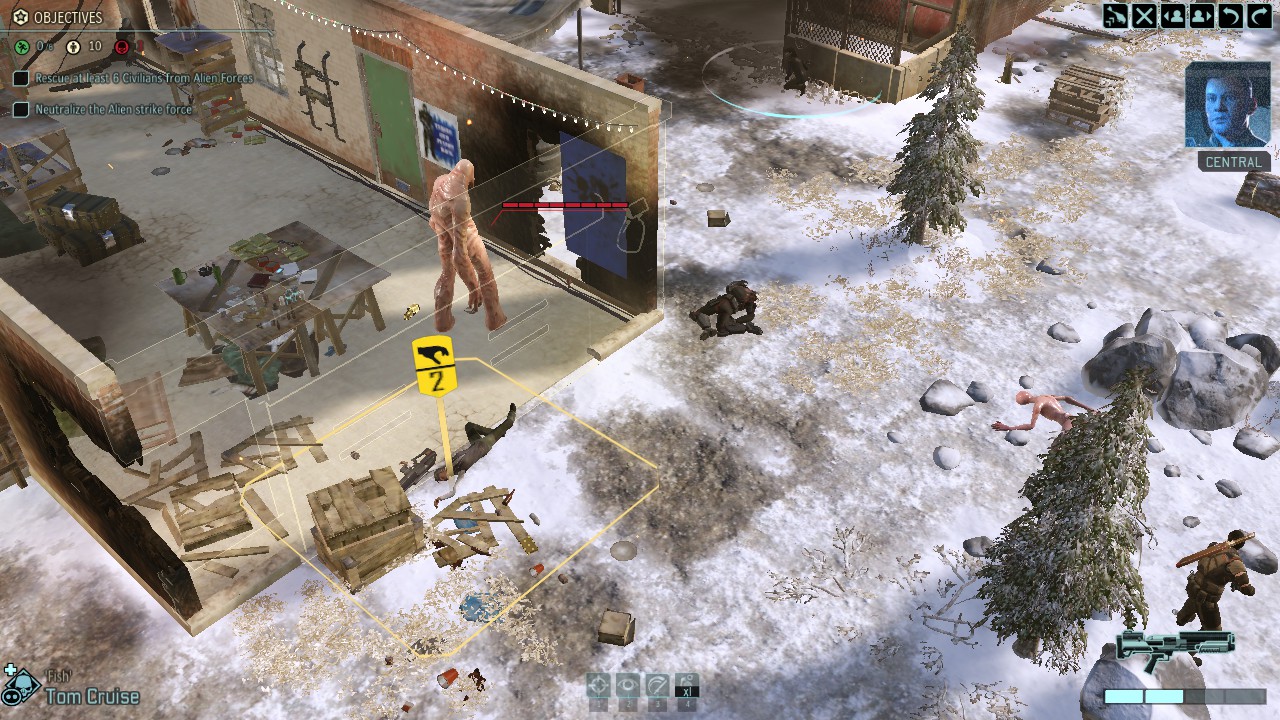Click the X end-turn button
Screen dimensions: 1280x720
pyautogui.click(x=1144, y=15)
